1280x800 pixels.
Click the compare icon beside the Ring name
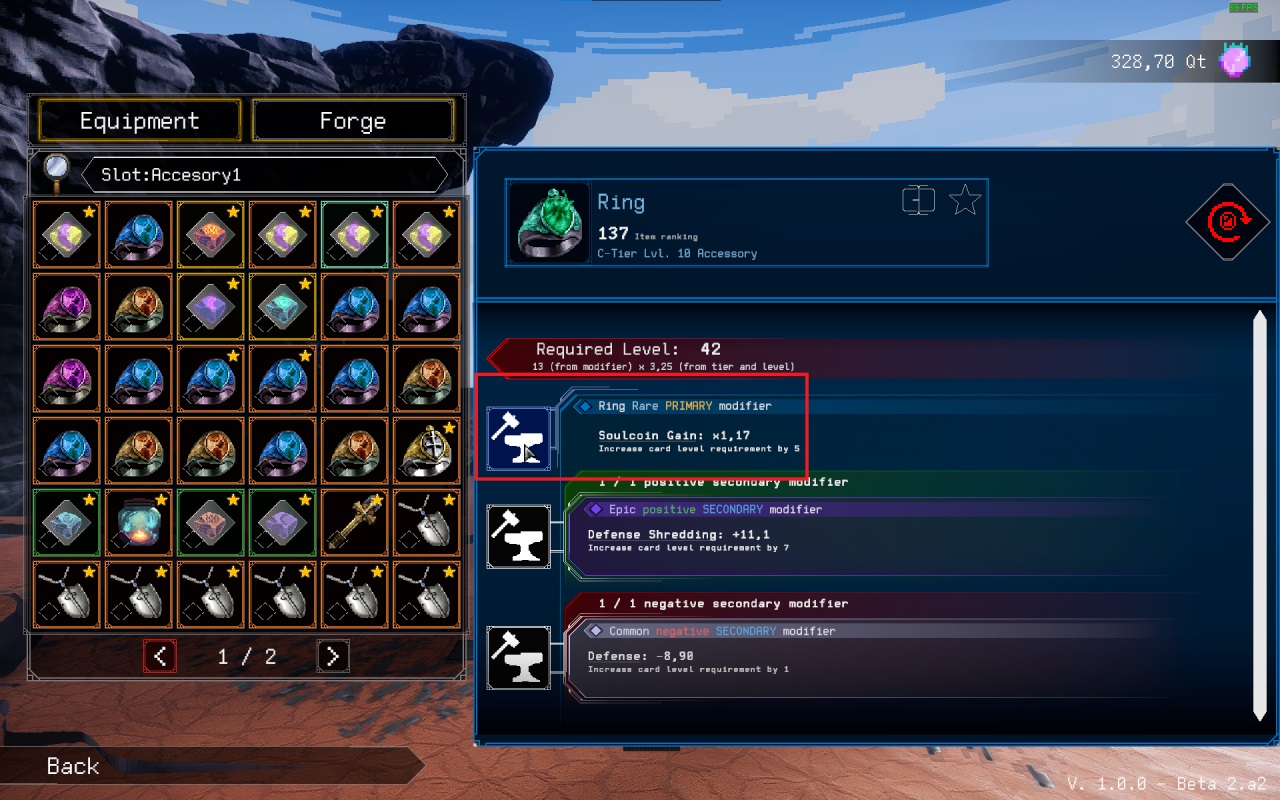click(918, 201)
